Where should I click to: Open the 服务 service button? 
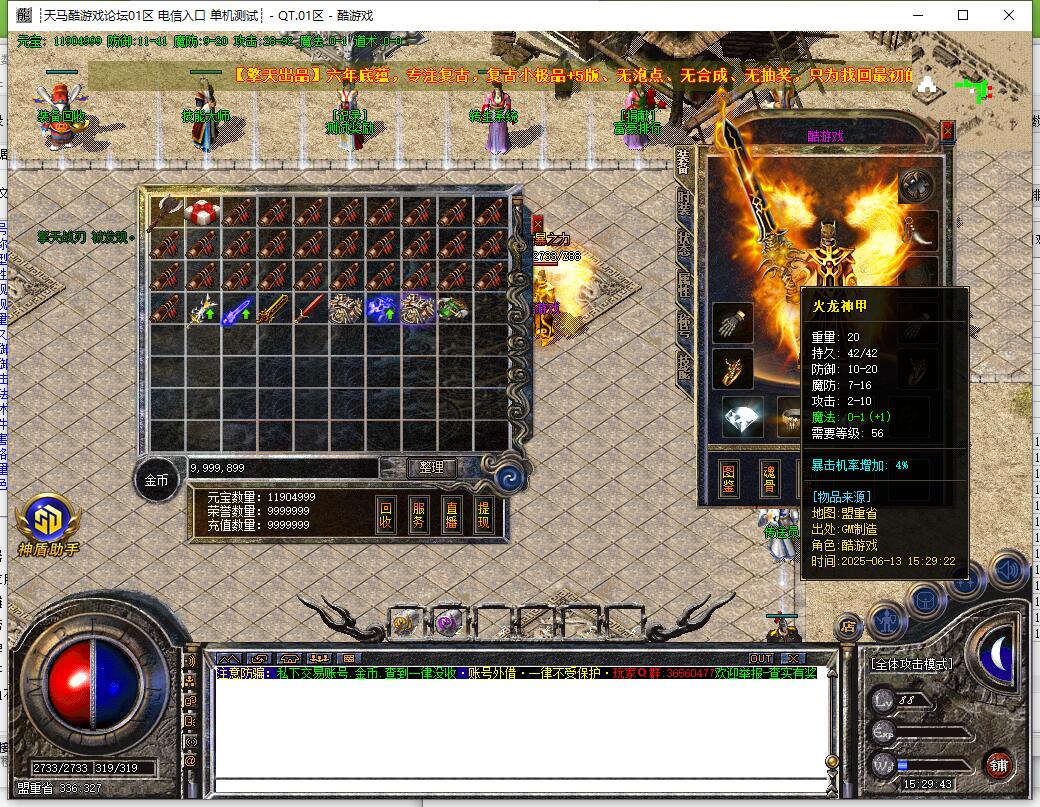click(419, 515)
